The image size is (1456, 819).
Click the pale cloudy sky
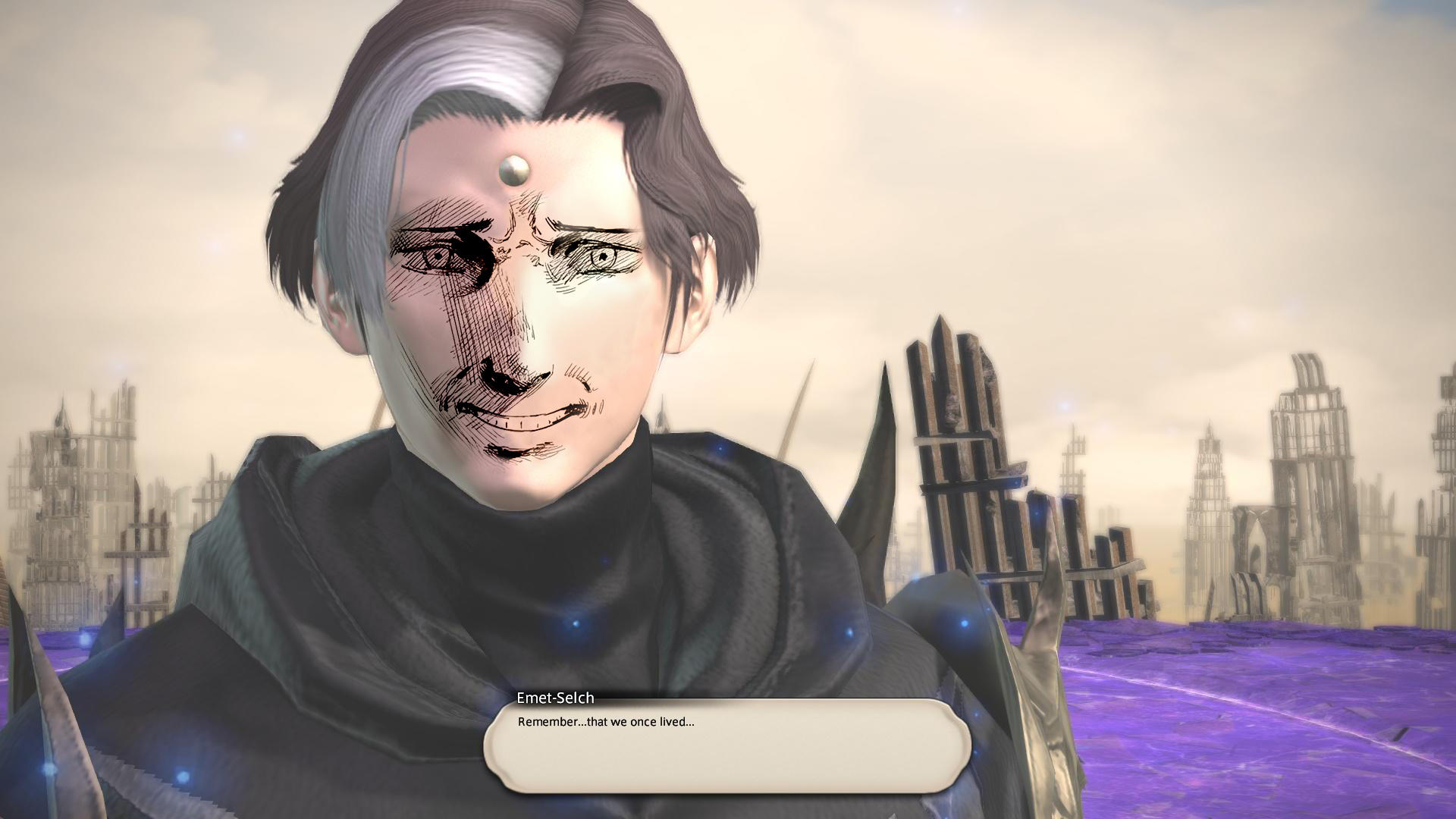click(x=1137, y=152)
